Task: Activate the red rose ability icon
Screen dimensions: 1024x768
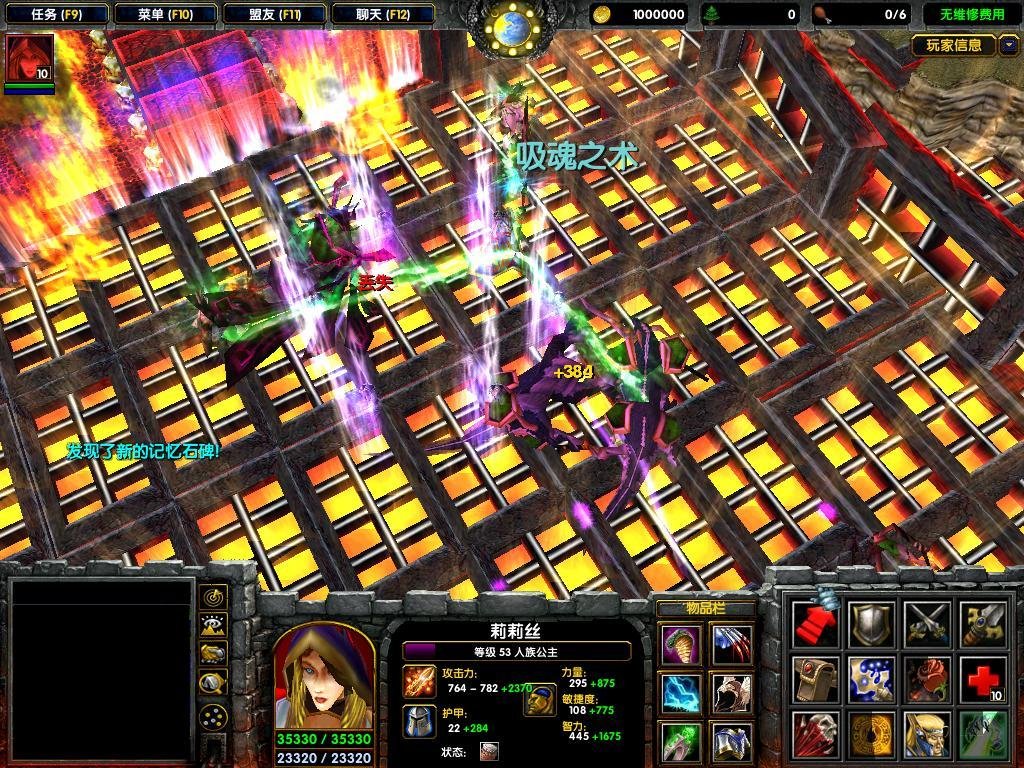Action: pos(926,679)
